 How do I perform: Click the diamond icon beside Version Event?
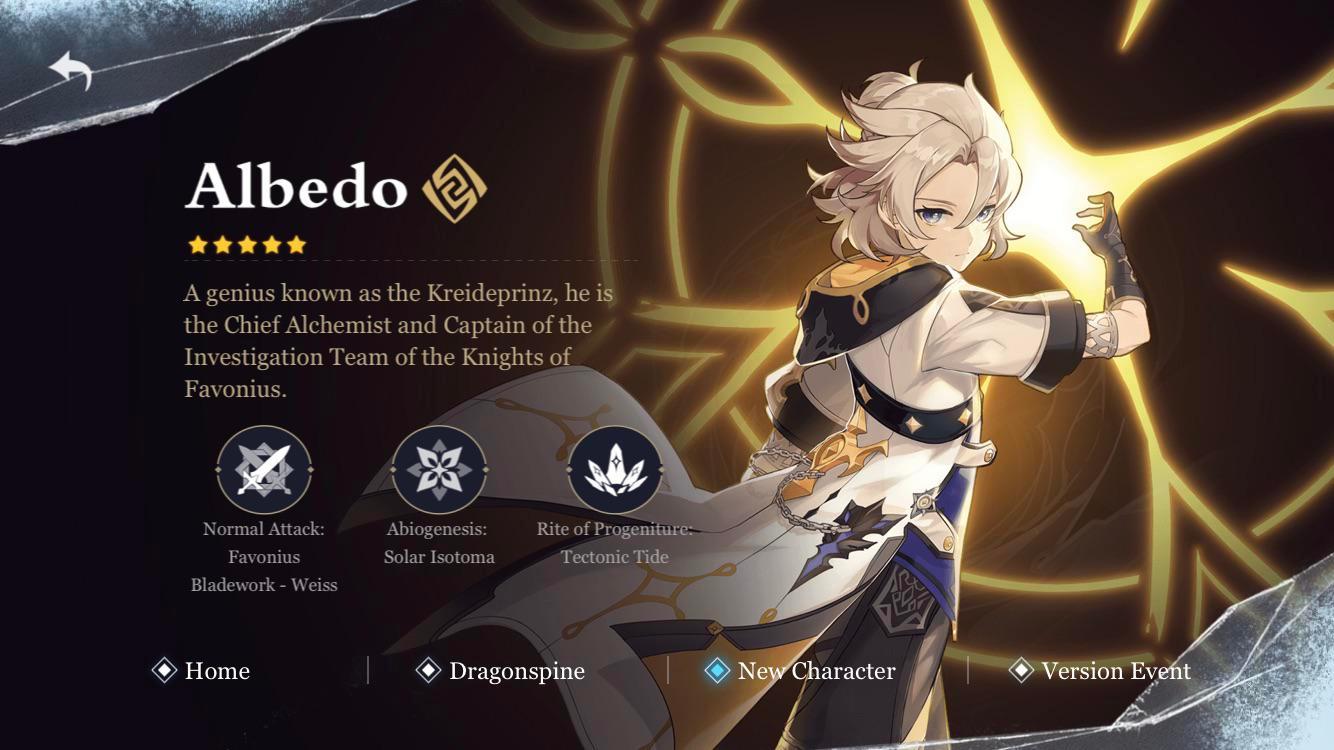point(1022,671)
